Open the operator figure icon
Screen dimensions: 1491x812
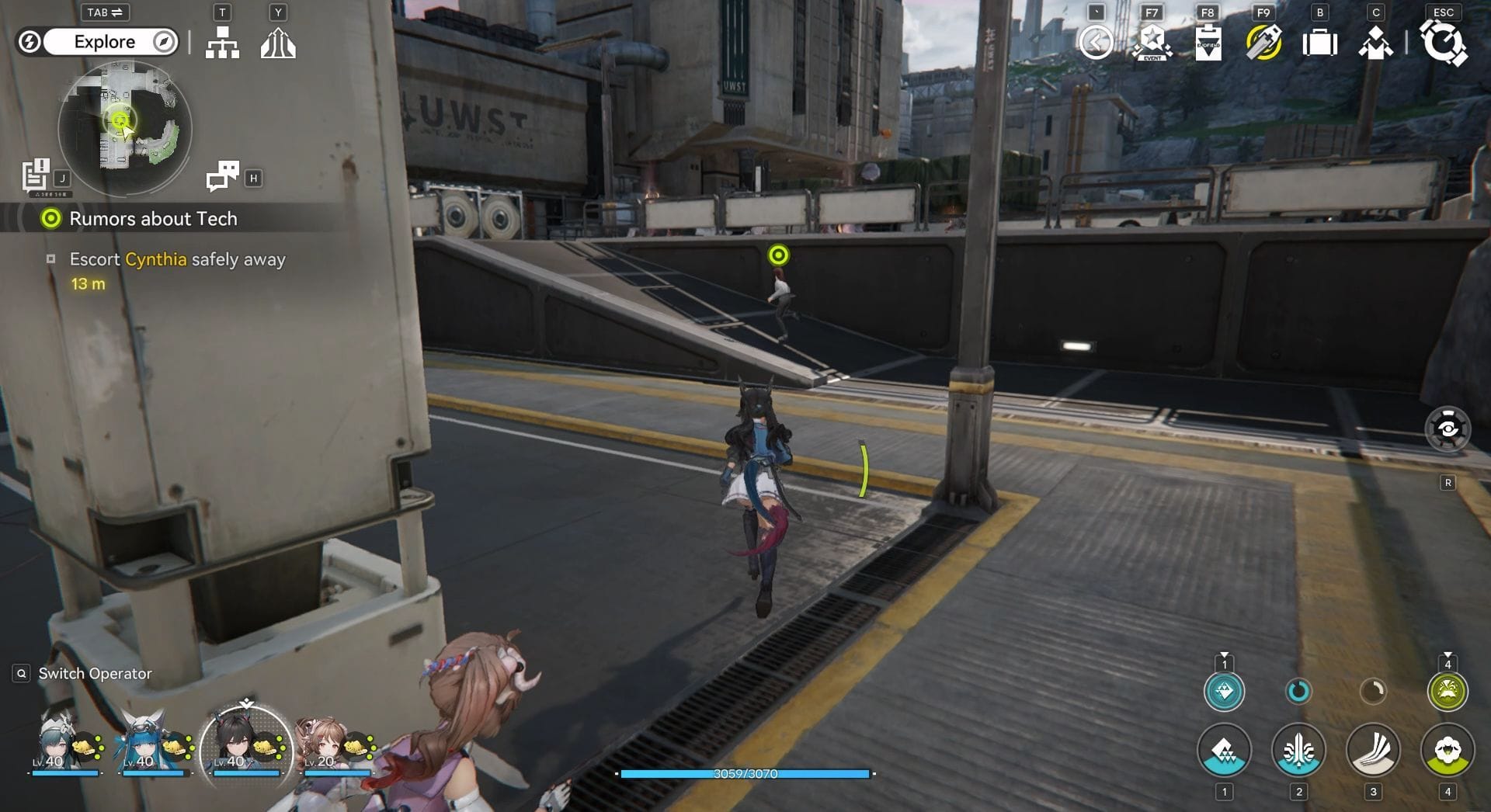coord(1375,43)
